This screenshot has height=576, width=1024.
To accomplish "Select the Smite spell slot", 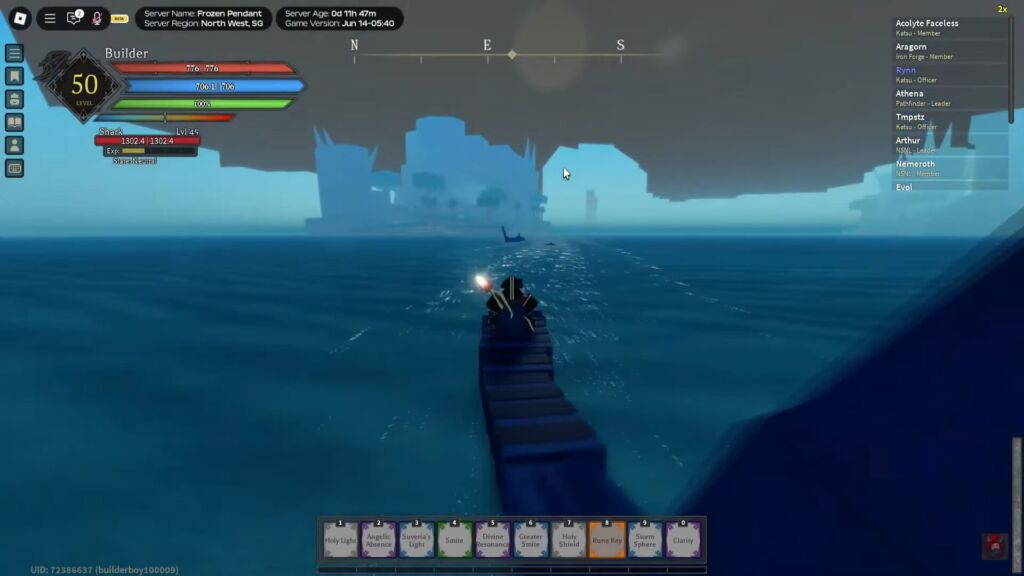I will tap(454, 540).
